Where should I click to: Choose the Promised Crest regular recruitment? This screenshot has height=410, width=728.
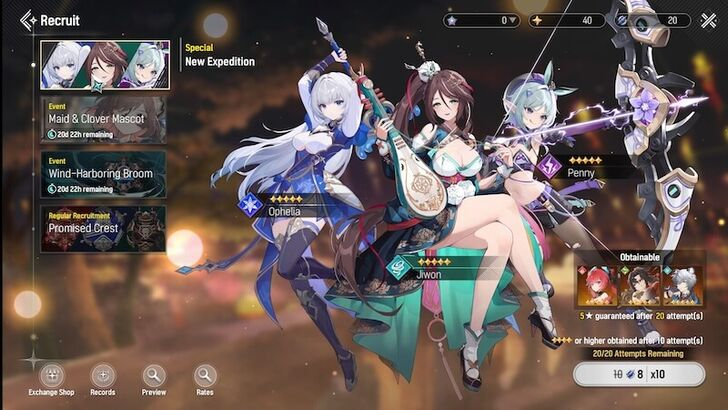click(104, 227)
